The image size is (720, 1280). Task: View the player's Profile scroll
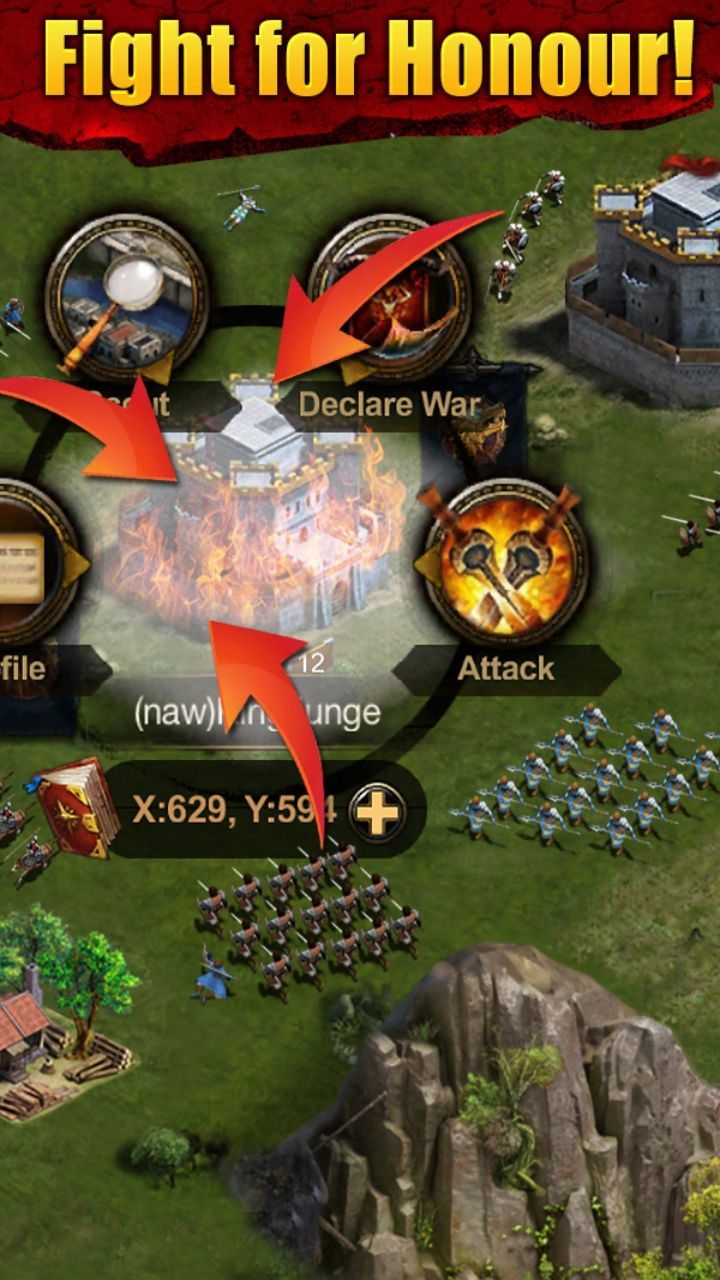click(30, 563)
